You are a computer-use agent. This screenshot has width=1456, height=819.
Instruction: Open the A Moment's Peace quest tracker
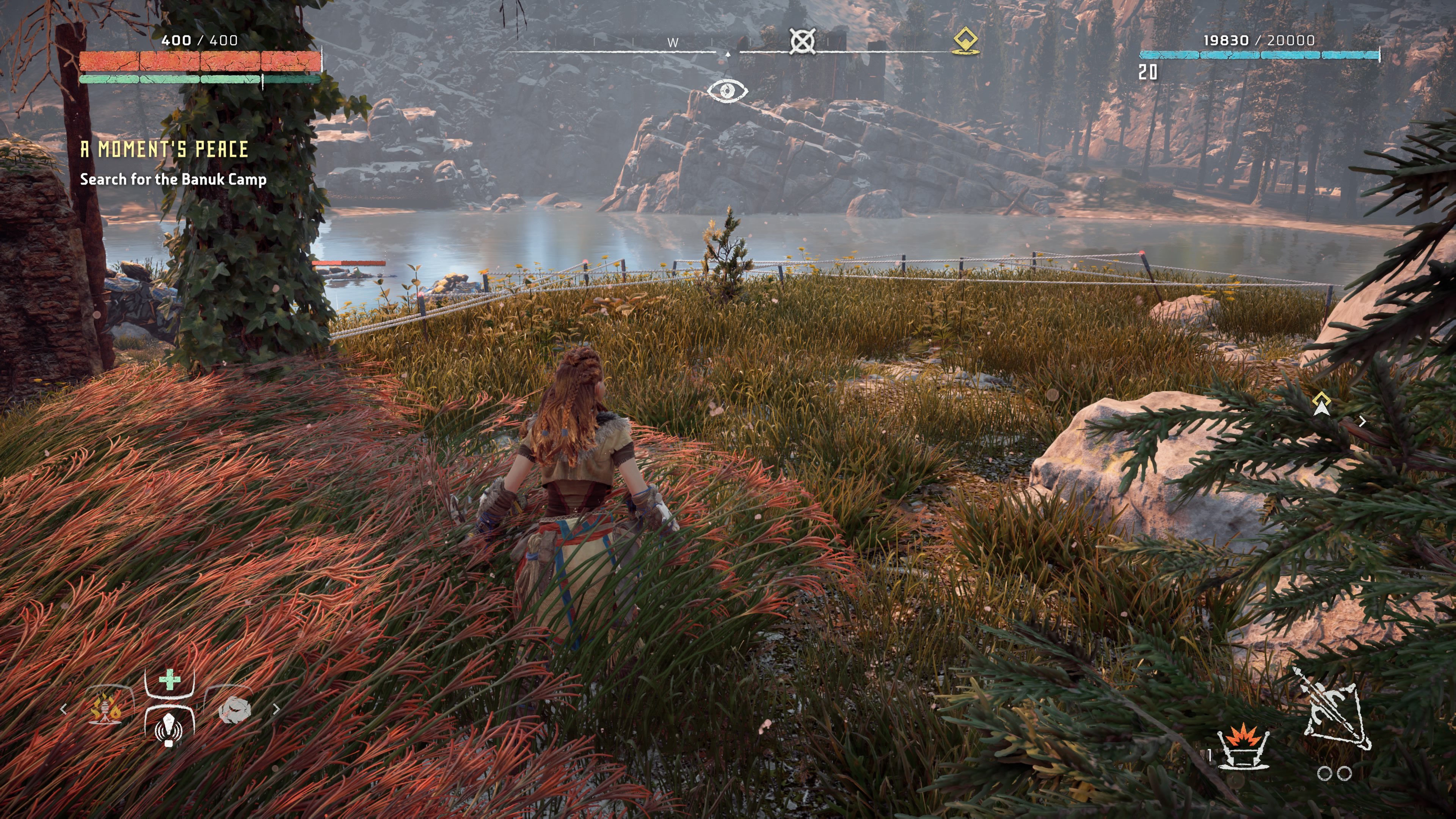pyautogui.click(x=164, y=149)
